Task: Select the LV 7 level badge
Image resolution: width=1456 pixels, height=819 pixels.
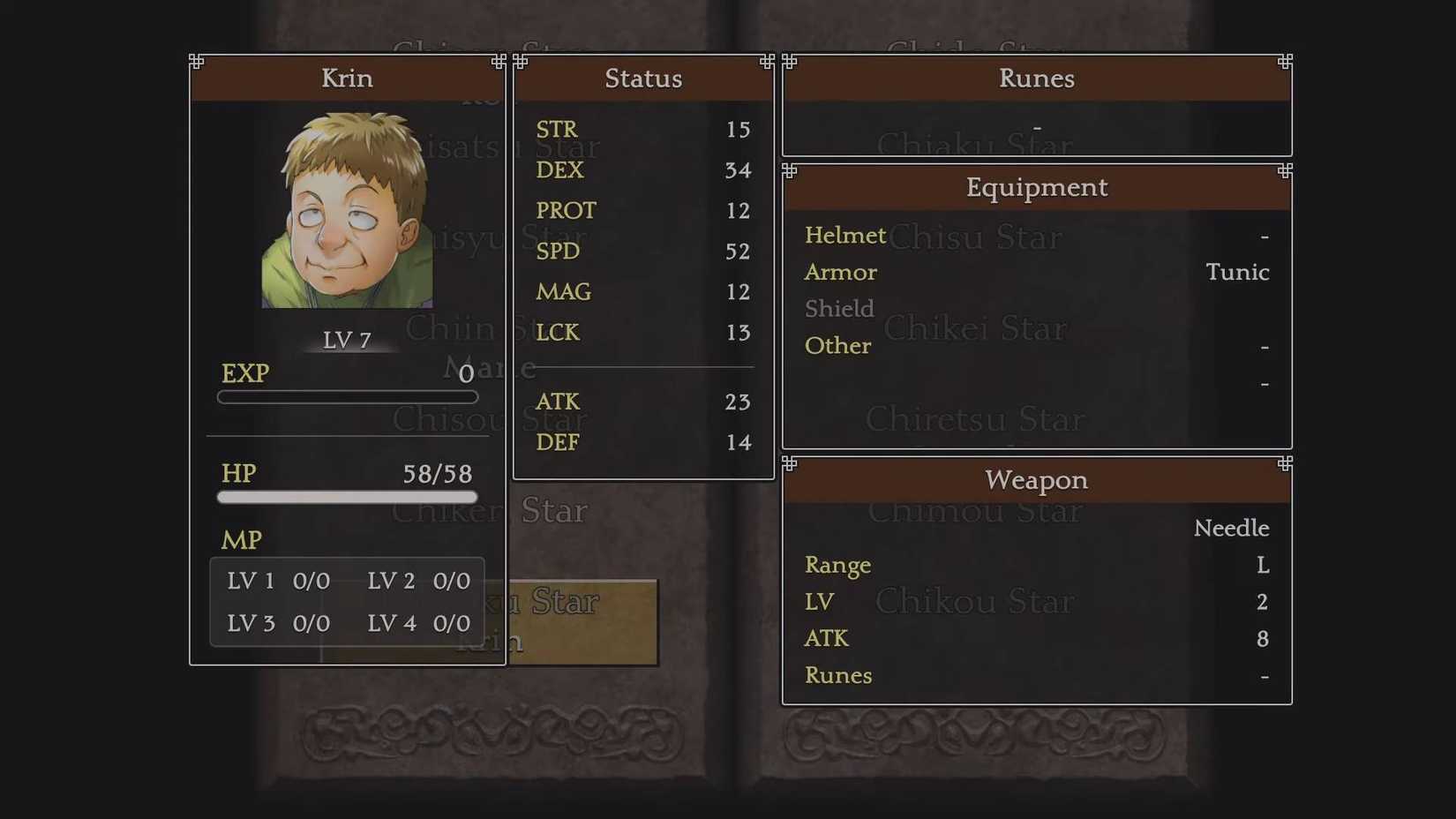Action: click(346, 338)
